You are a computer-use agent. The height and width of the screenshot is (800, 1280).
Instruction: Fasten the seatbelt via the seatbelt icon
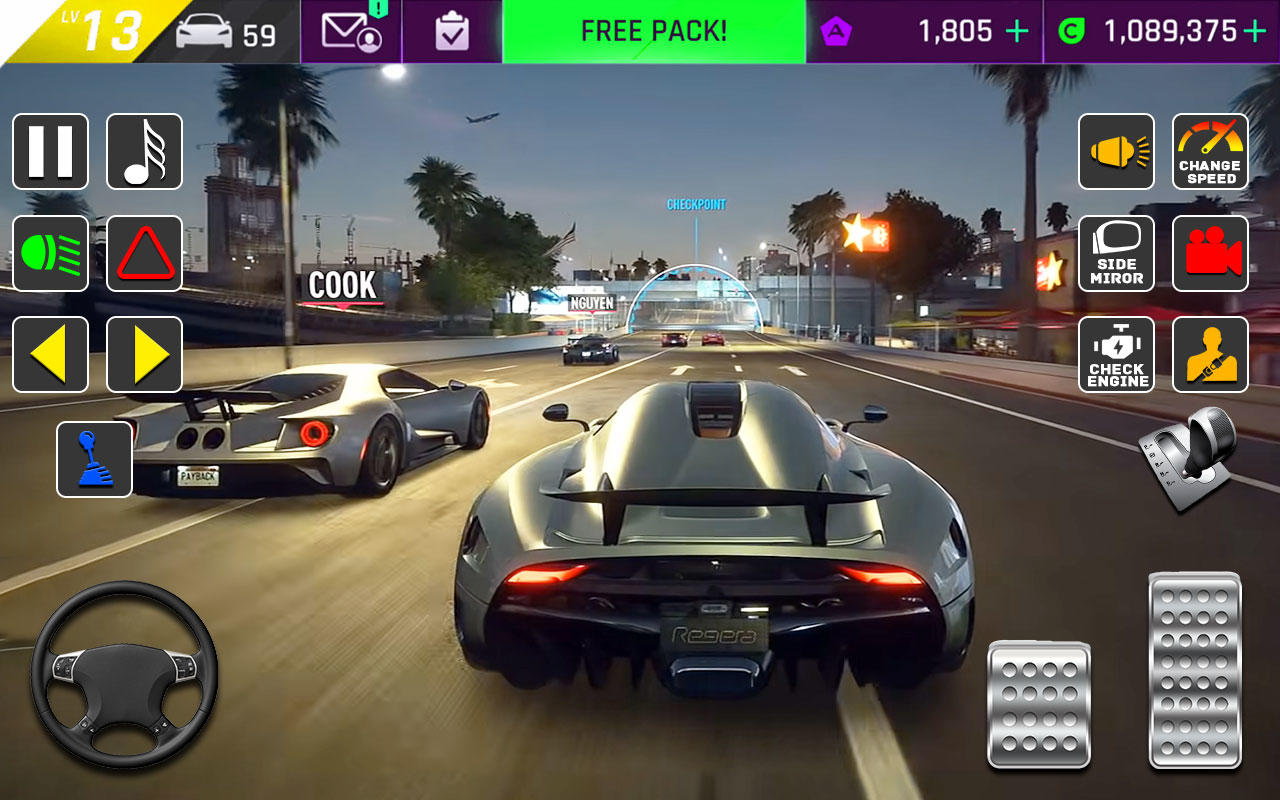tap(1210, 354)
